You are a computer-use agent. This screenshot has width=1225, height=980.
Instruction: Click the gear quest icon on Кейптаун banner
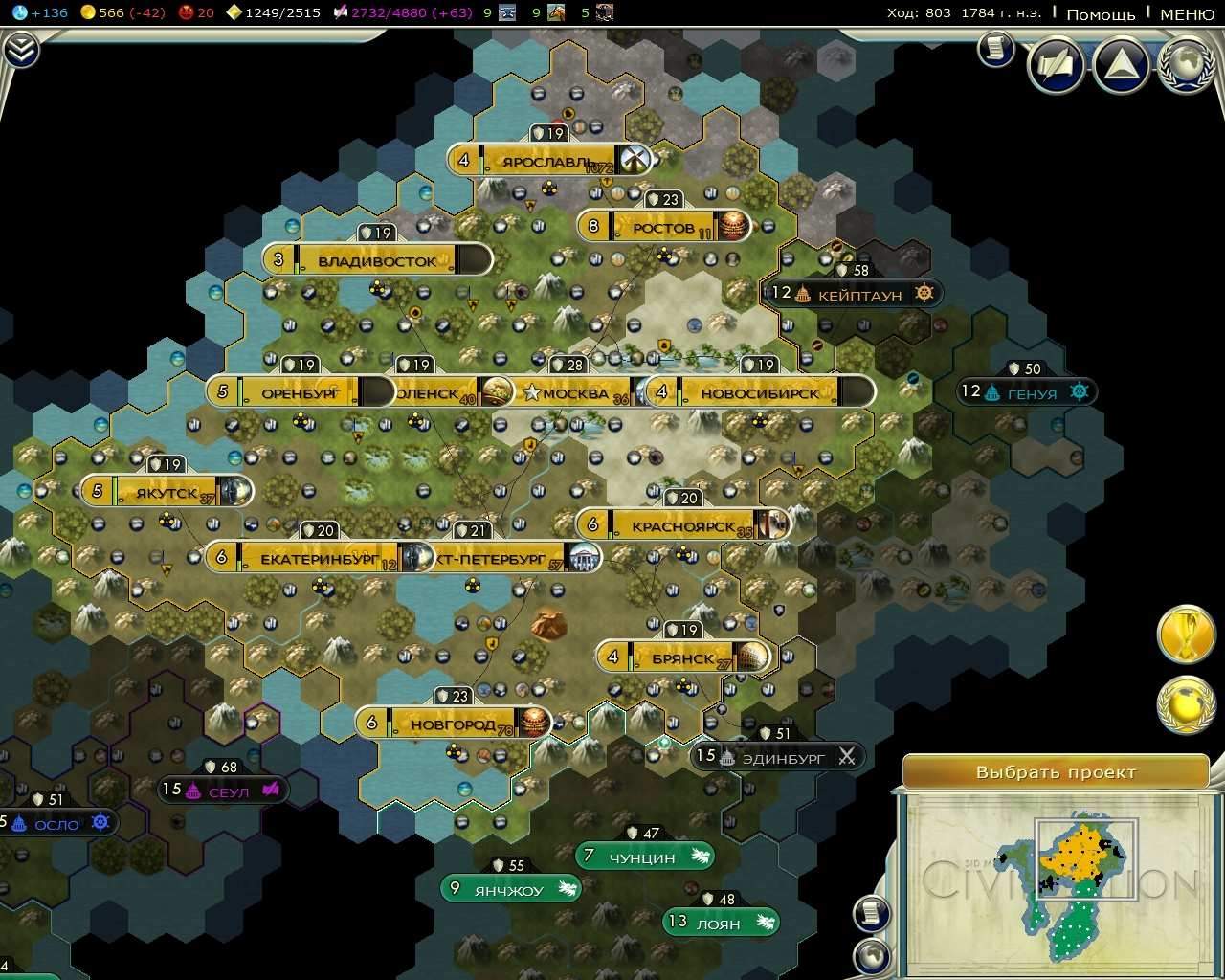tap(922, 294)
